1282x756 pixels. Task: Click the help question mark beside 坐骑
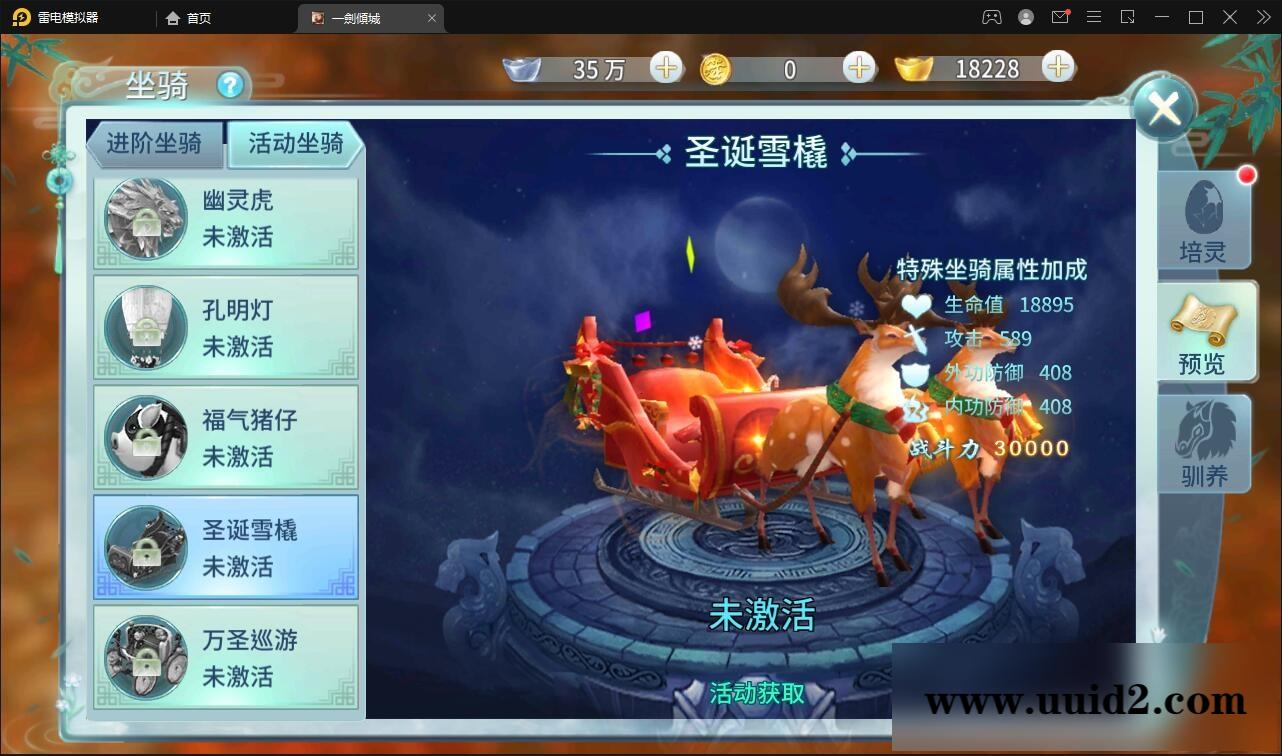coord(232,87)
